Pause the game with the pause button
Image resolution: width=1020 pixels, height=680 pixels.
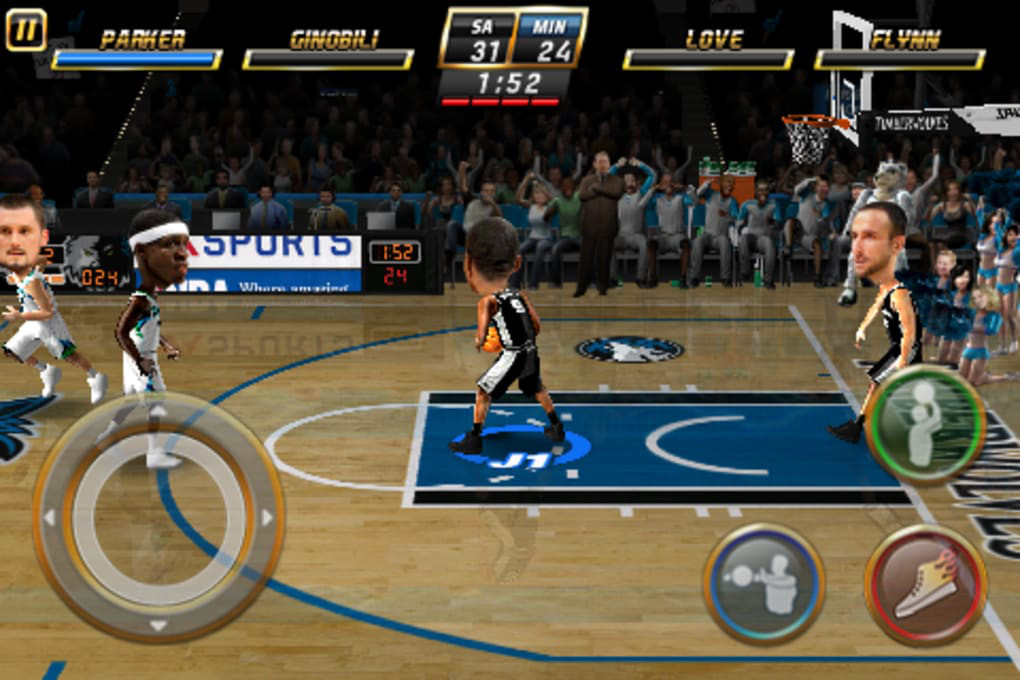(x=26, y=29)
